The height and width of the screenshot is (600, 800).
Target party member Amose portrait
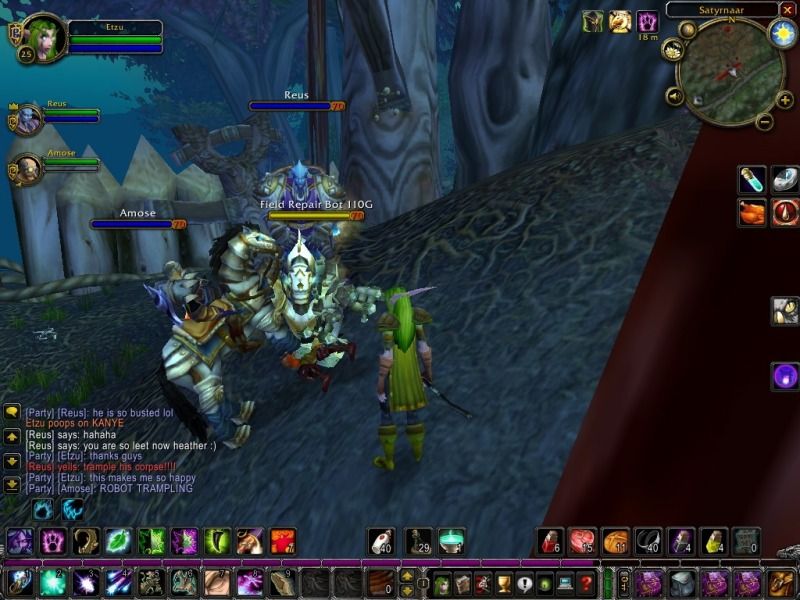coord(27,168)
